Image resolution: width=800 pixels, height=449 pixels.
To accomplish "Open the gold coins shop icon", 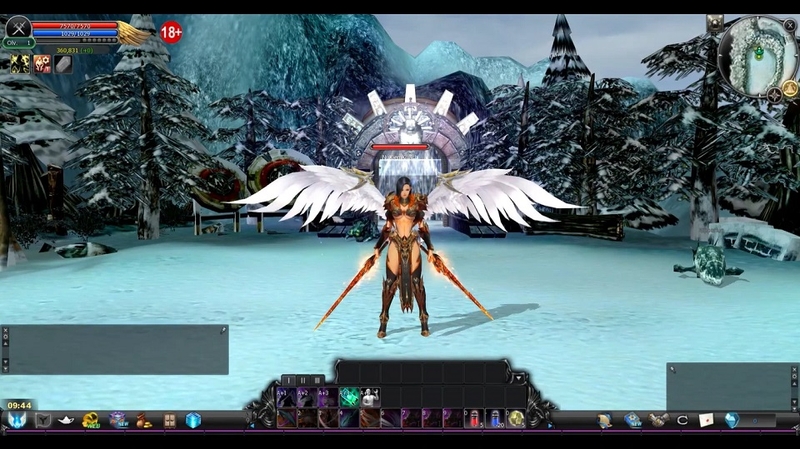I will click(92, 420).
